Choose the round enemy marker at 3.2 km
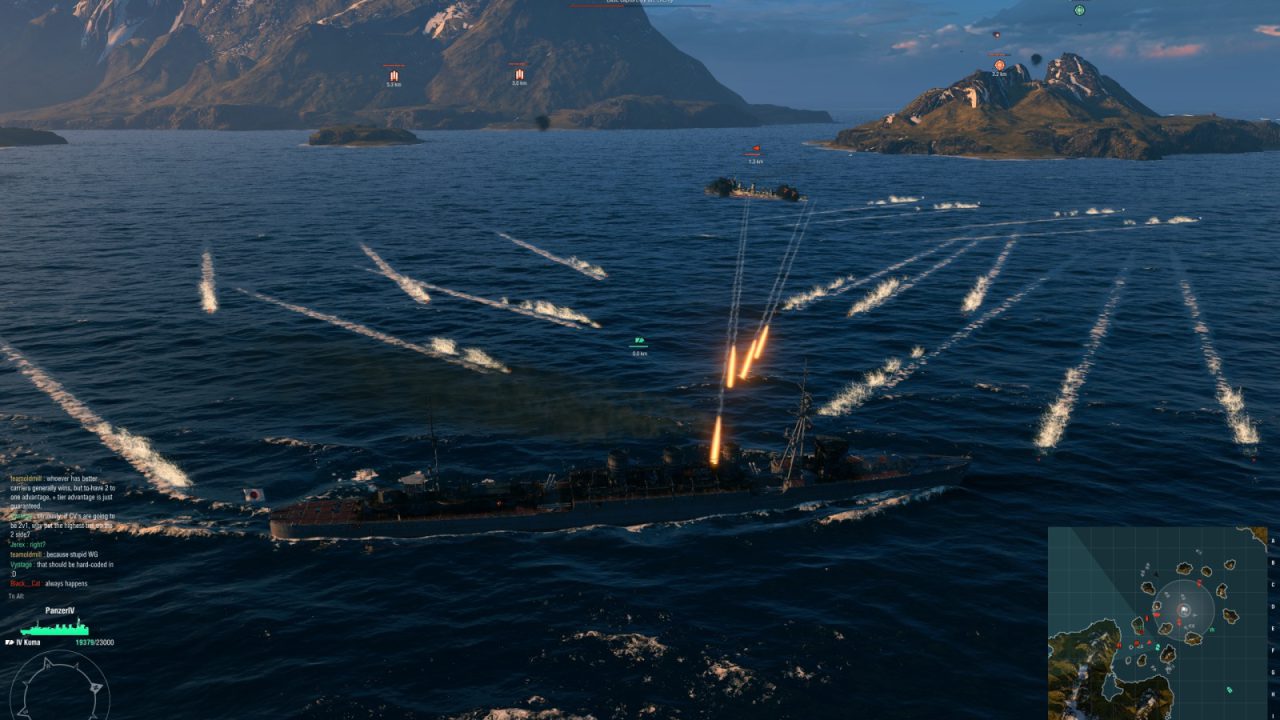The width and height of the screenshot is (1280, 720). 999,65
